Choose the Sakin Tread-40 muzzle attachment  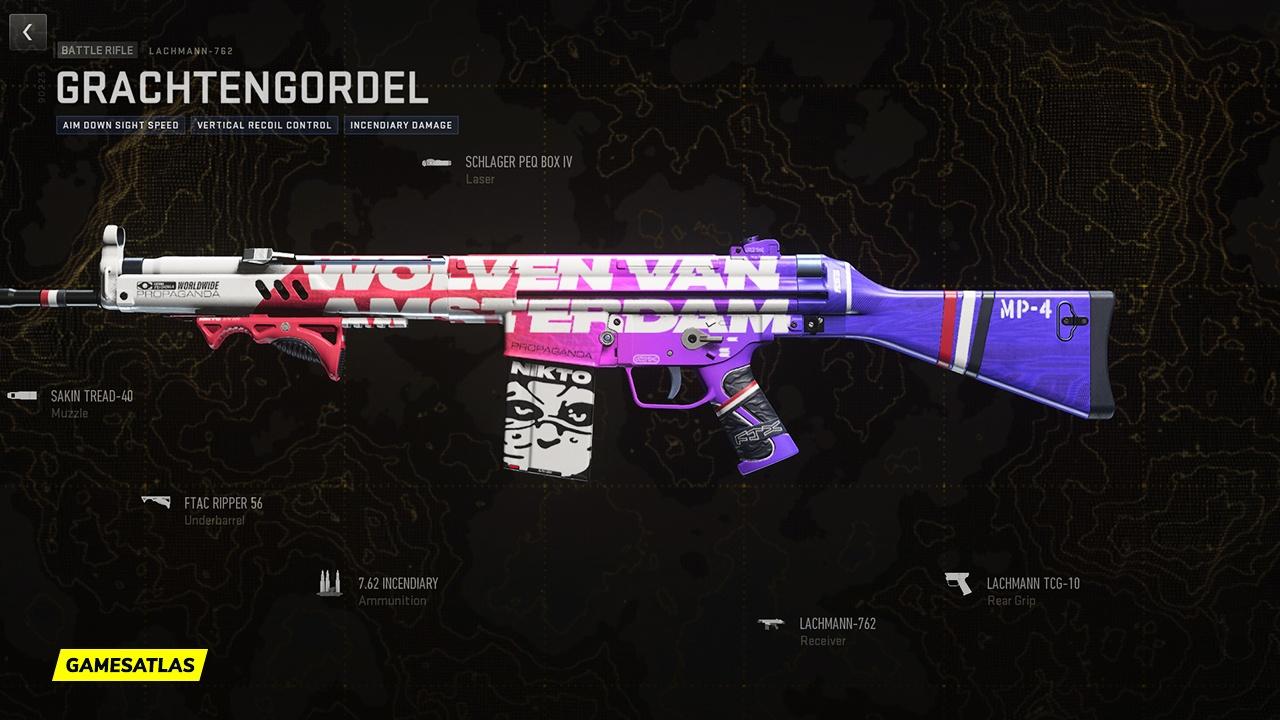pos(91,396)
